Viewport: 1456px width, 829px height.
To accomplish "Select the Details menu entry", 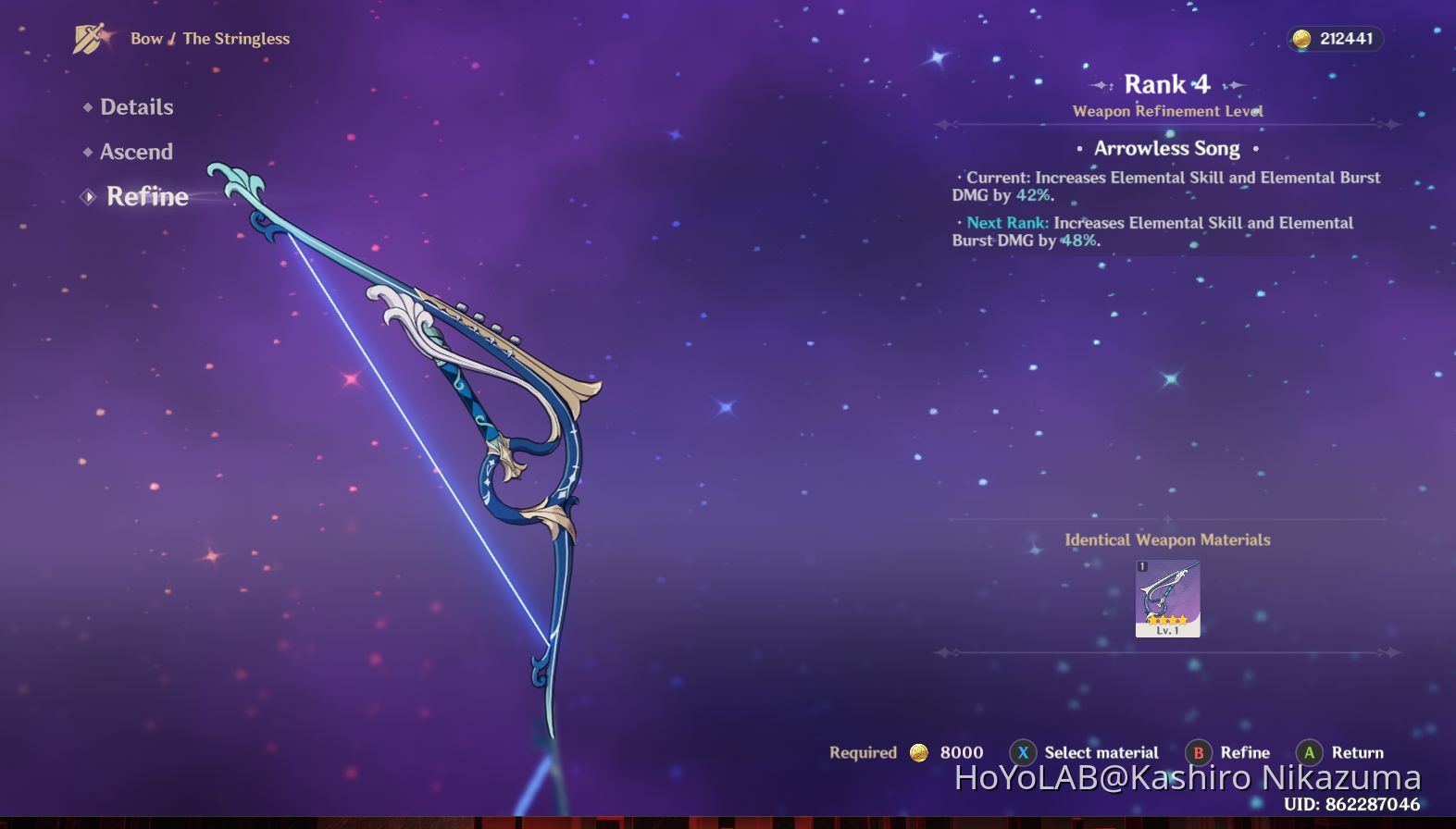I will tap(136, 107).
